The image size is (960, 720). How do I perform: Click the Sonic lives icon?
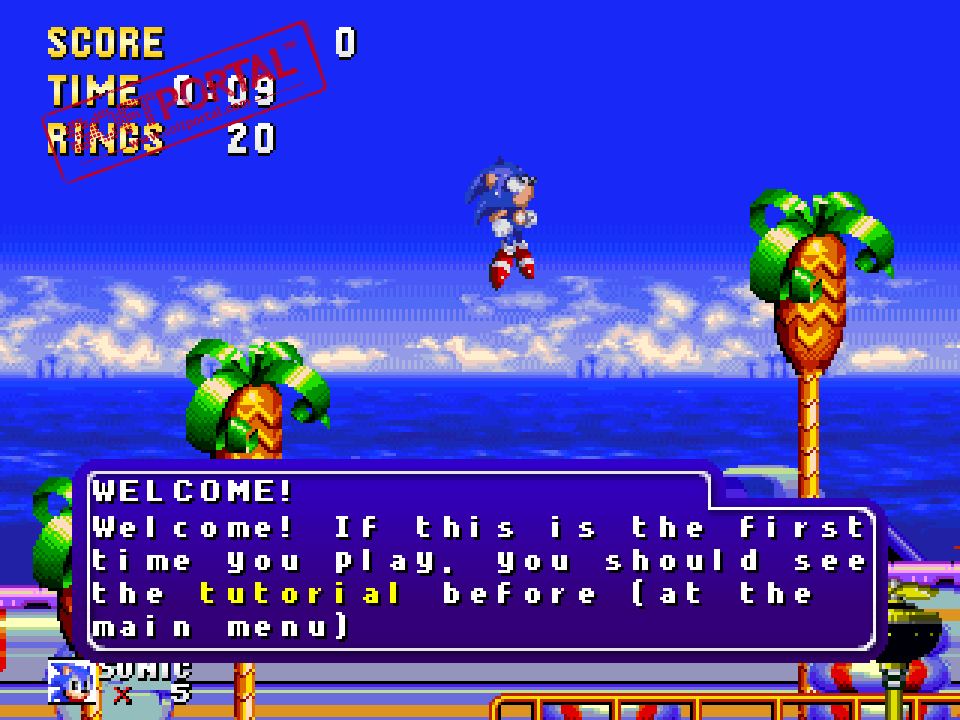point(72,681)
